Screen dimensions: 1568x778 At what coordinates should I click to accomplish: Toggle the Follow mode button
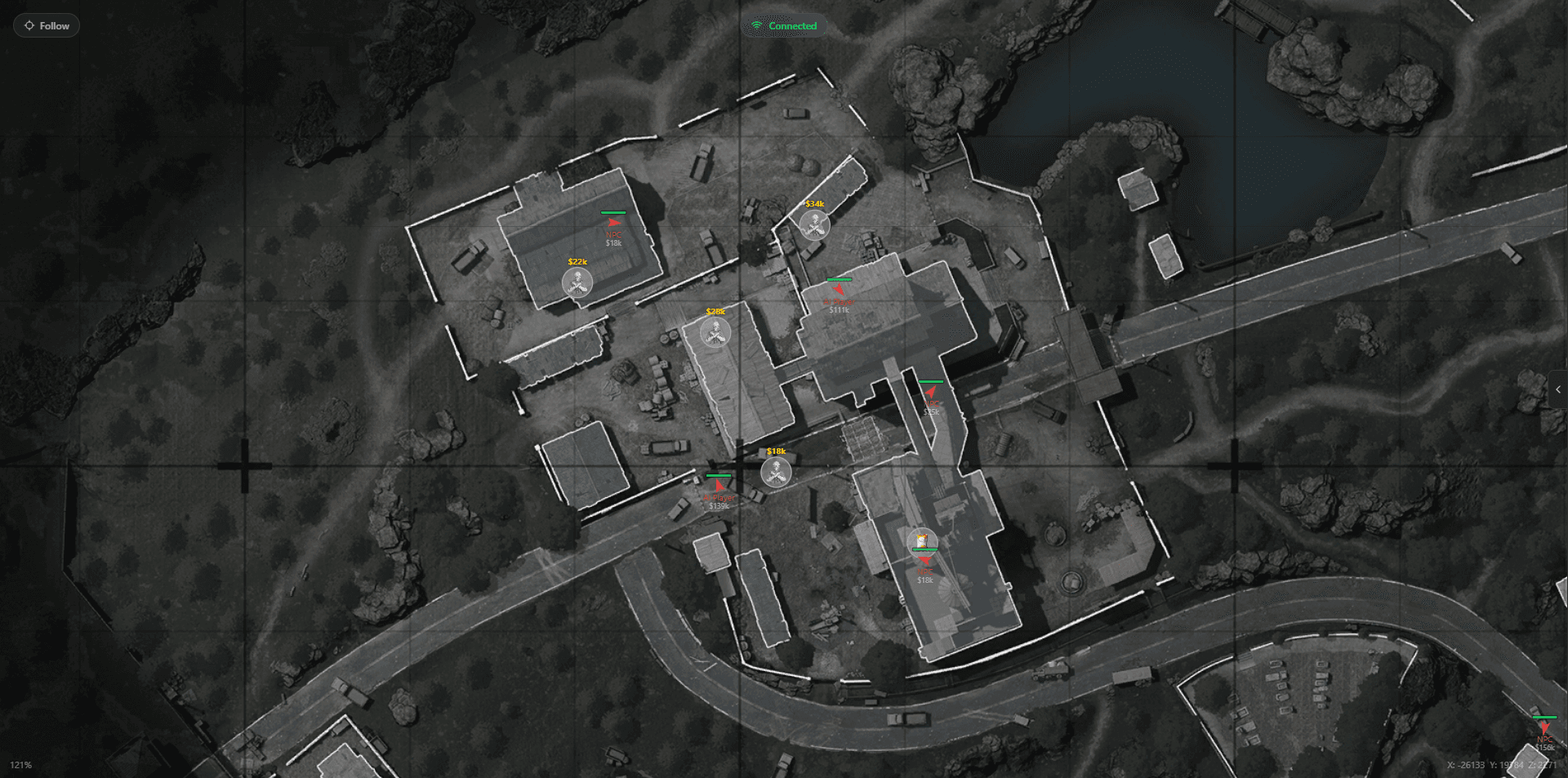point(47,25)
